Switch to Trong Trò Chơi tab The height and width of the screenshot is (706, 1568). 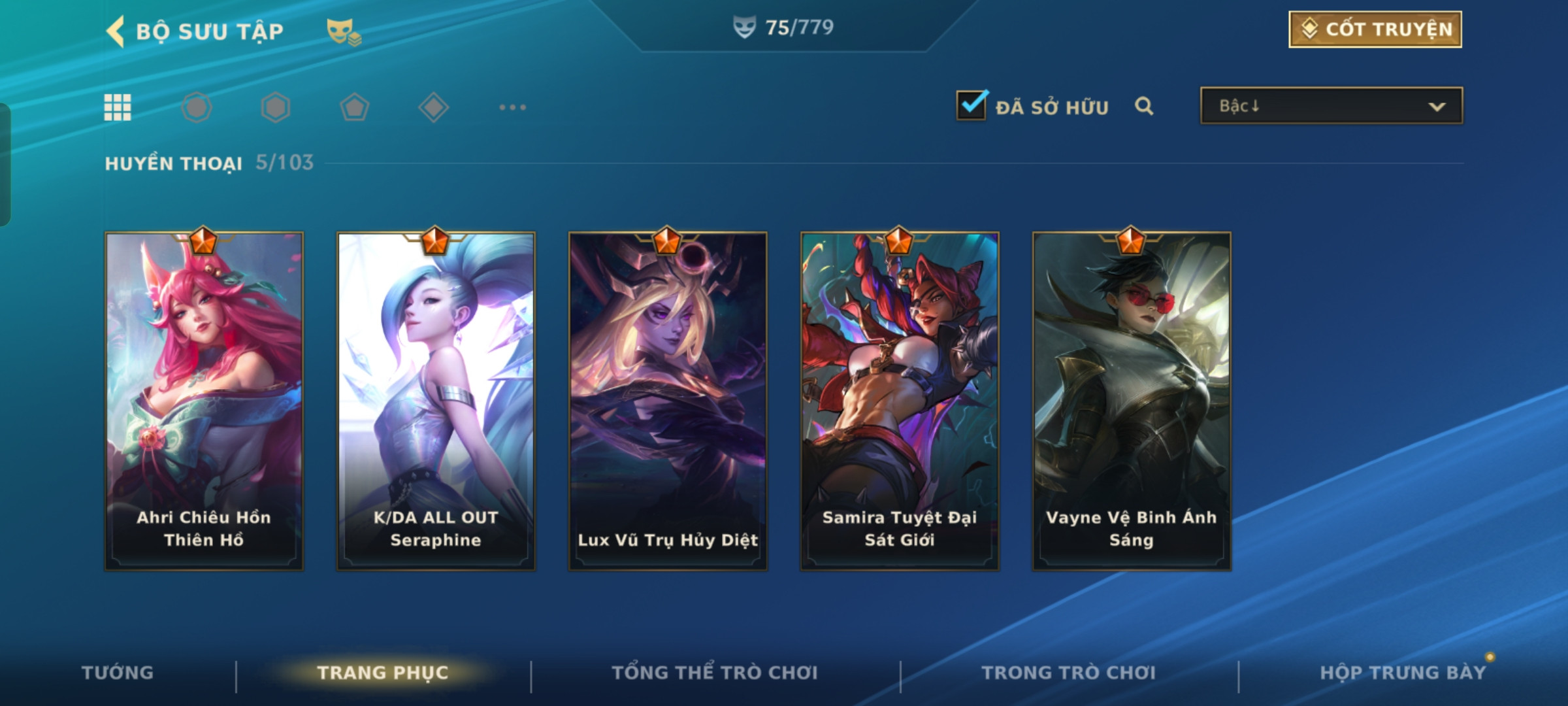click(1068, 673)
